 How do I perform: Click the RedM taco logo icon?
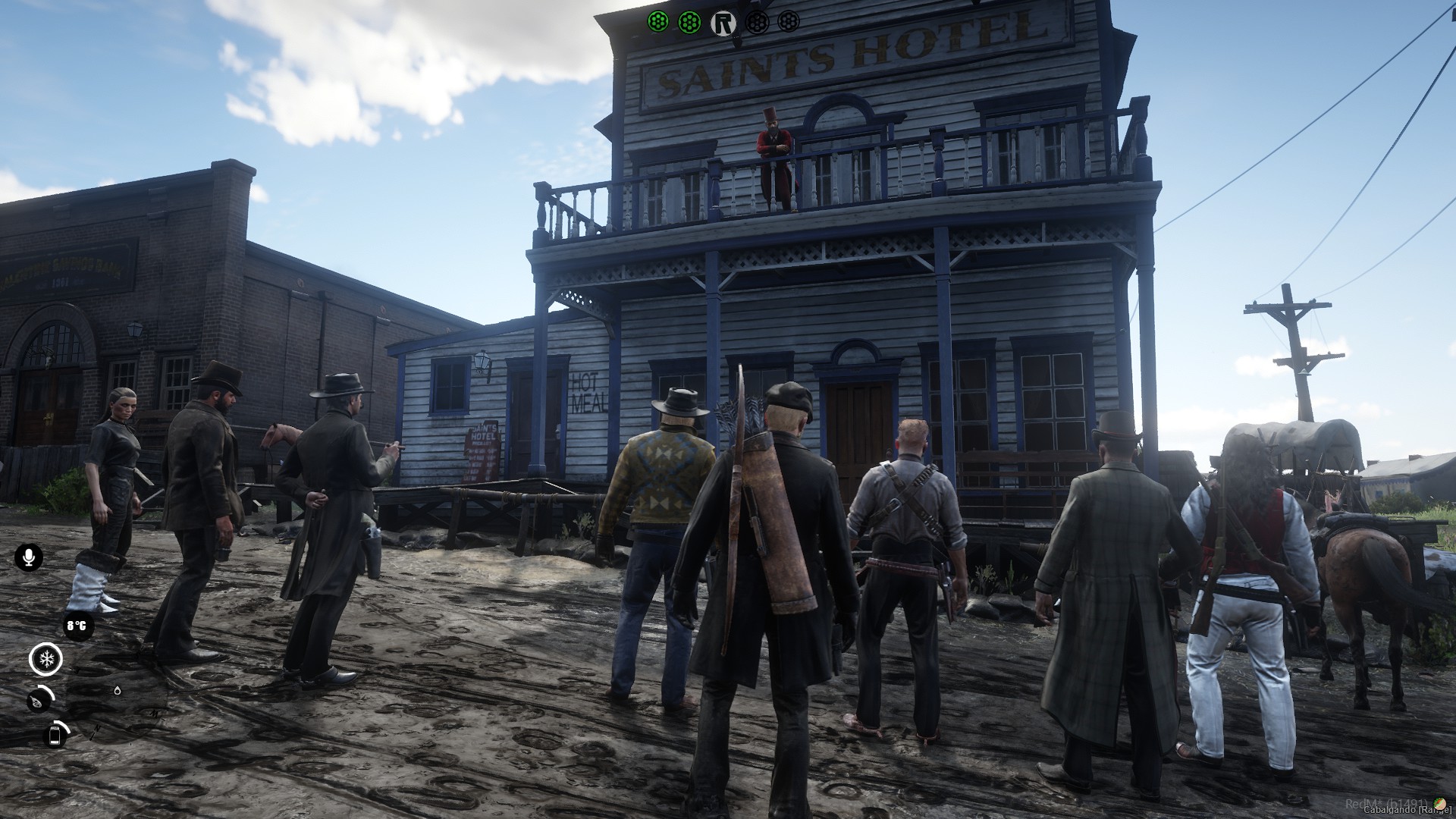(x=1440, y=802)
